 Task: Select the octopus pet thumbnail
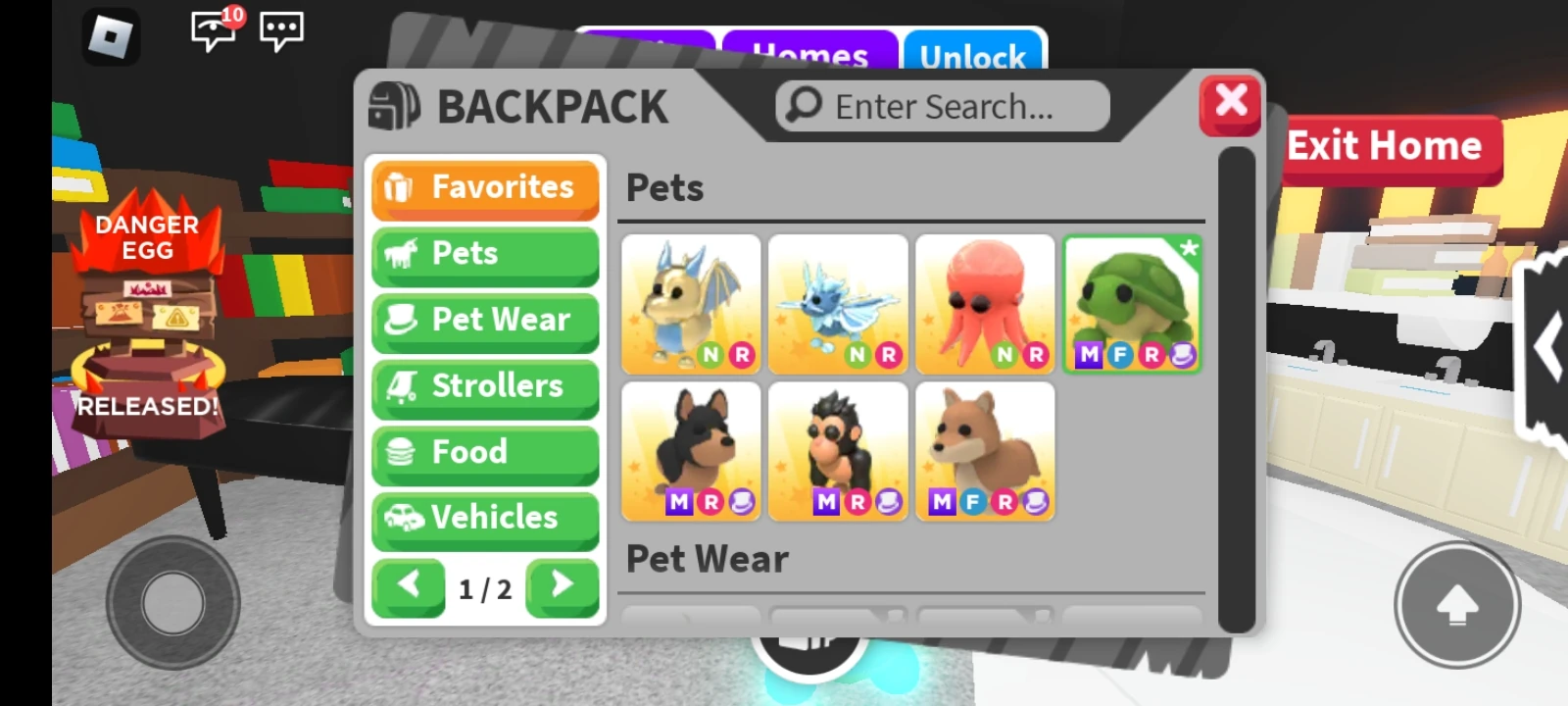coord(985,299)
